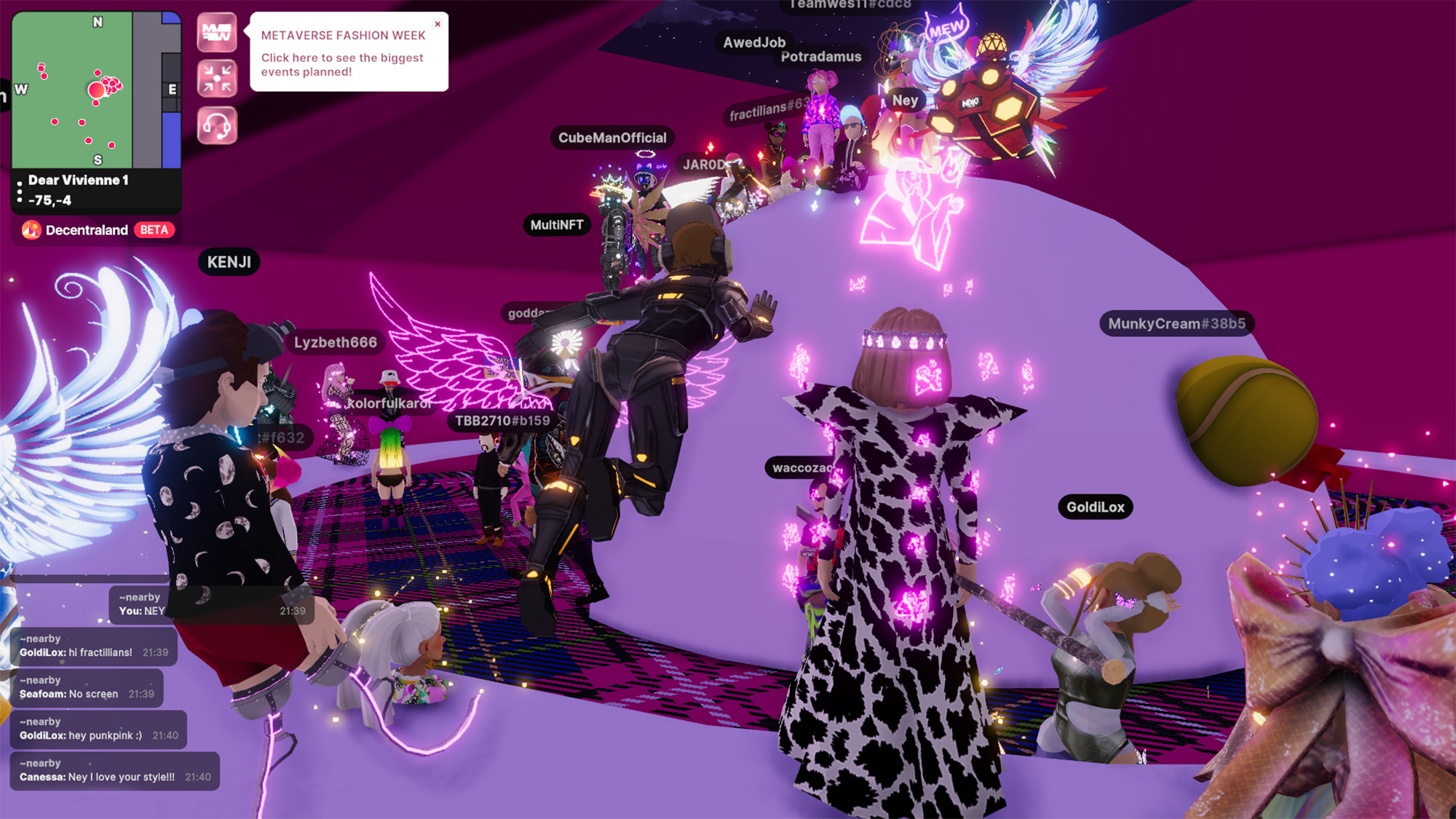Click the Metaverse Fashion Week icon button
Viewport: 1456px width, 819px height.
click(x=217, y=33)
